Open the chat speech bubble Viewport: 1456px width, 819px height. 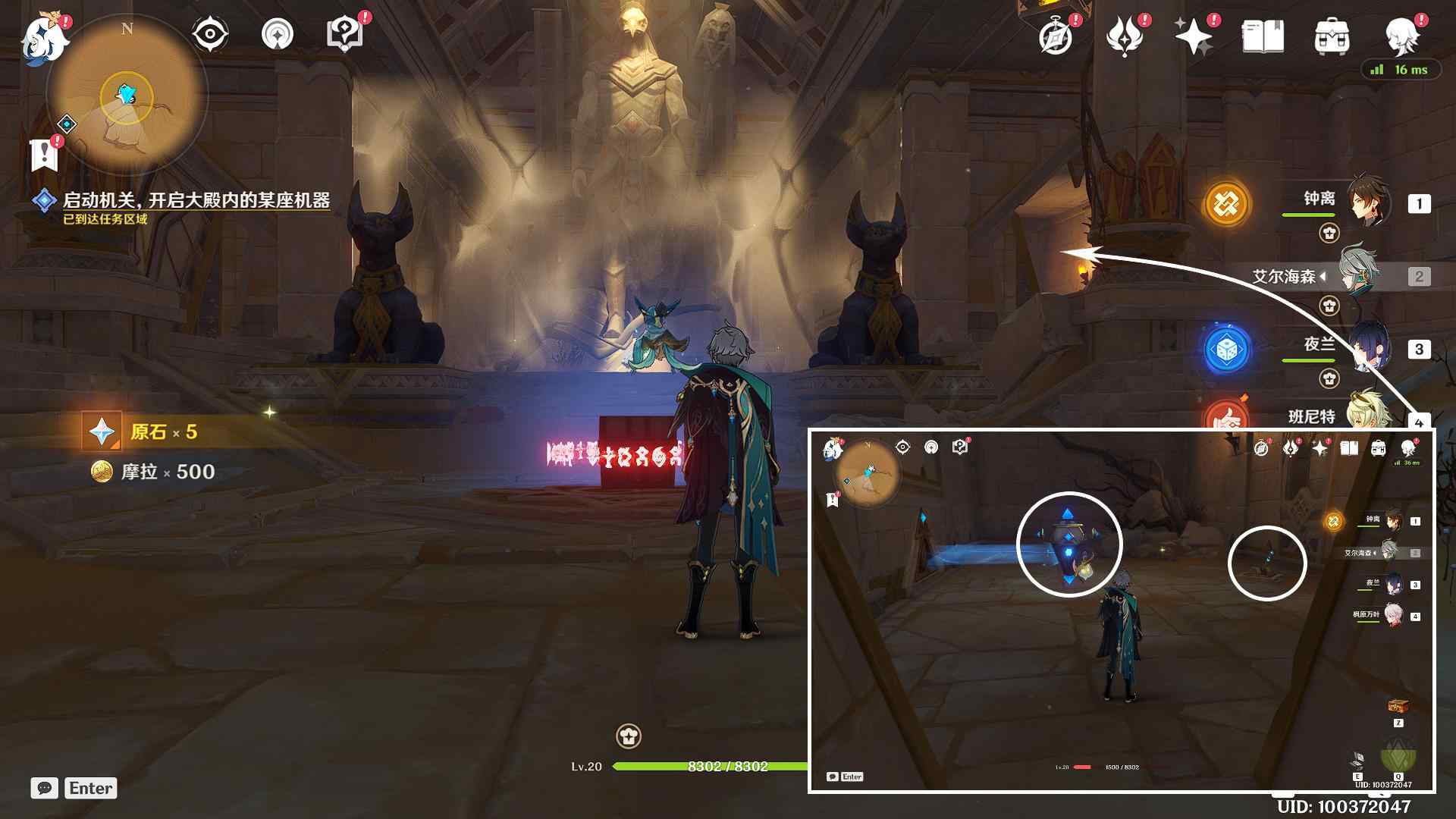[x=45, y=788]
